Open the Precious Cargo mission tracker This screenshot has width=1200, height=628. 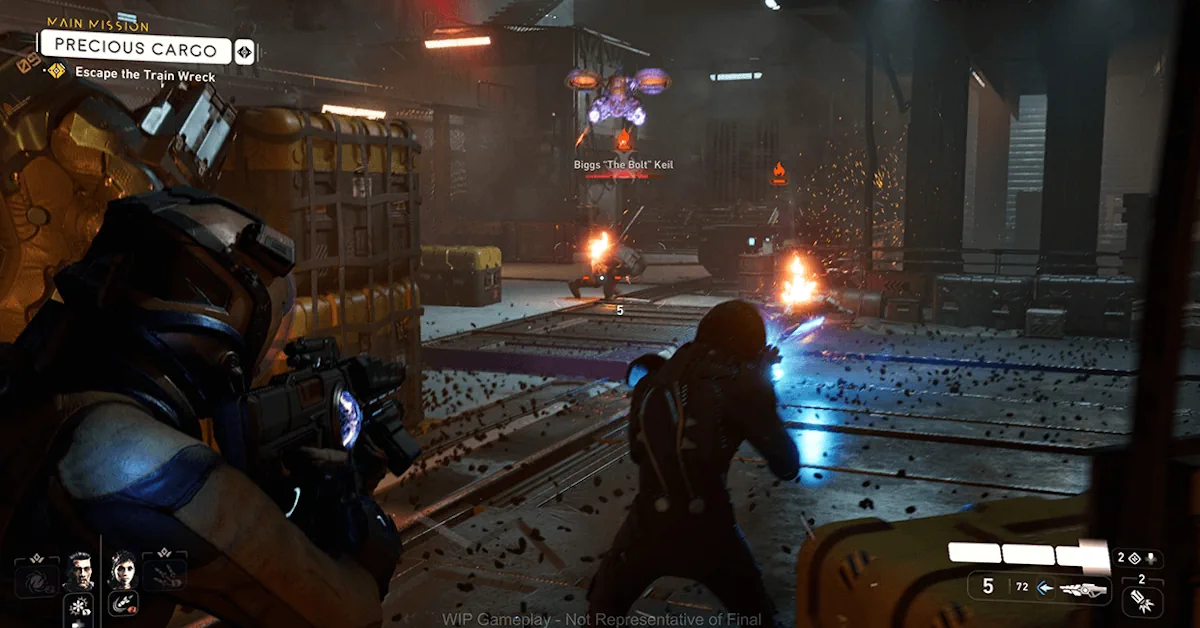point(135,47)
